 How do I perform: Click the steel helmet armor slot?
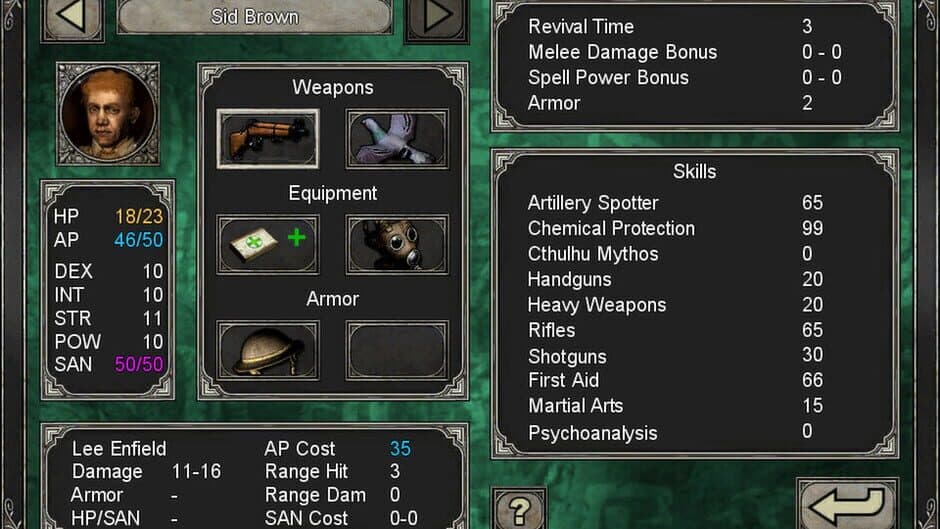click(268, 350)
